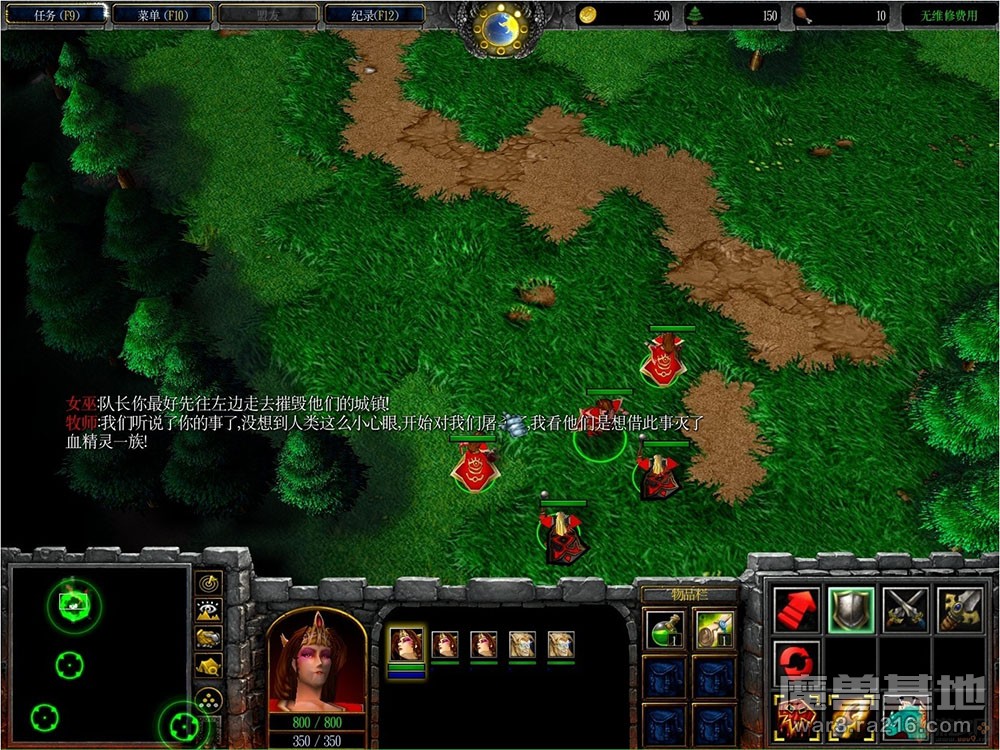This screenshot has width=1000, height=750.
Task: Use the scroll item in inventory
Action: [715, 629]
